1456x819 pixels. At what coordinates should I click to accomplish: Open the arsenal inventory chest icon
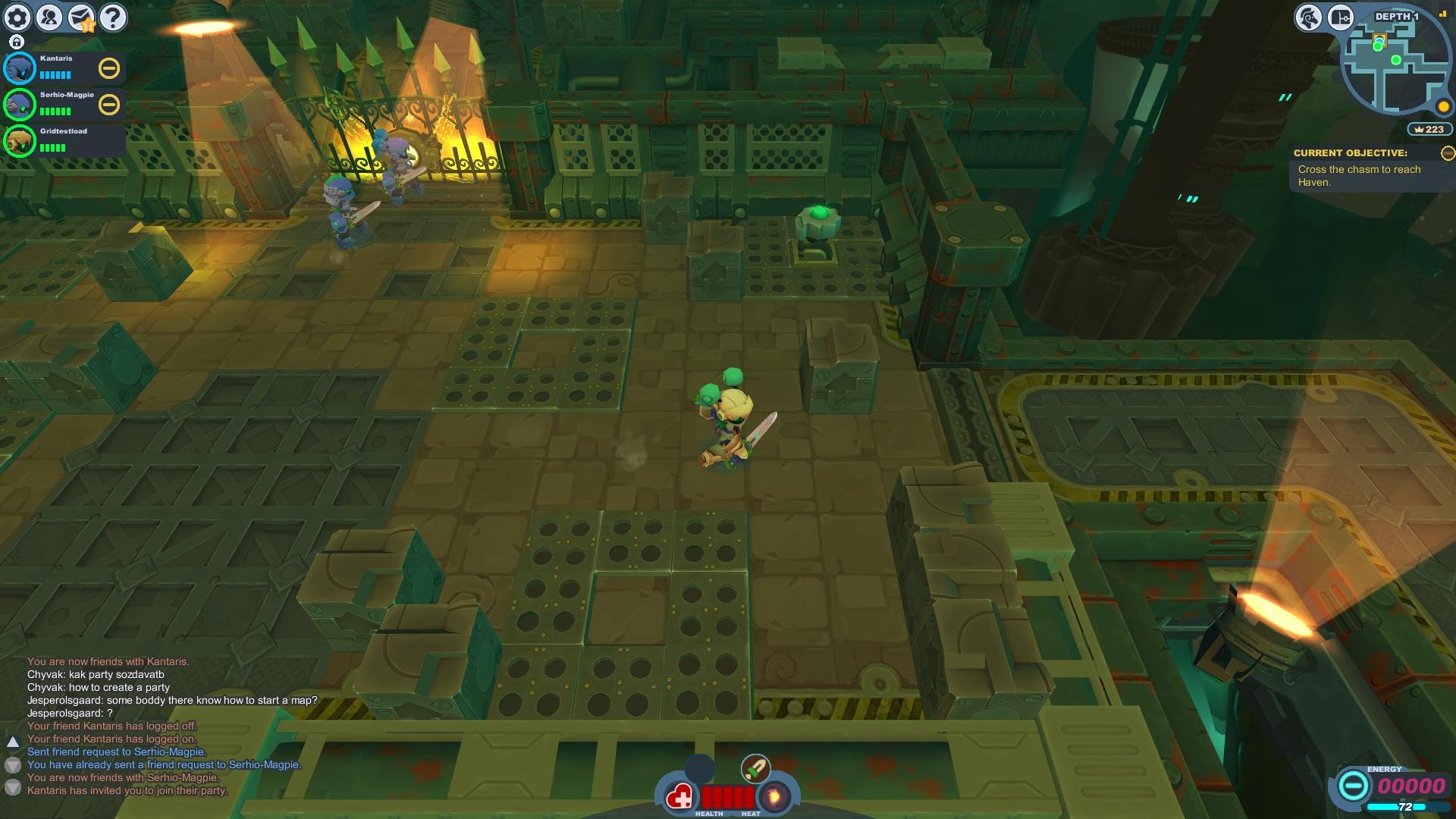point(1340,17)
